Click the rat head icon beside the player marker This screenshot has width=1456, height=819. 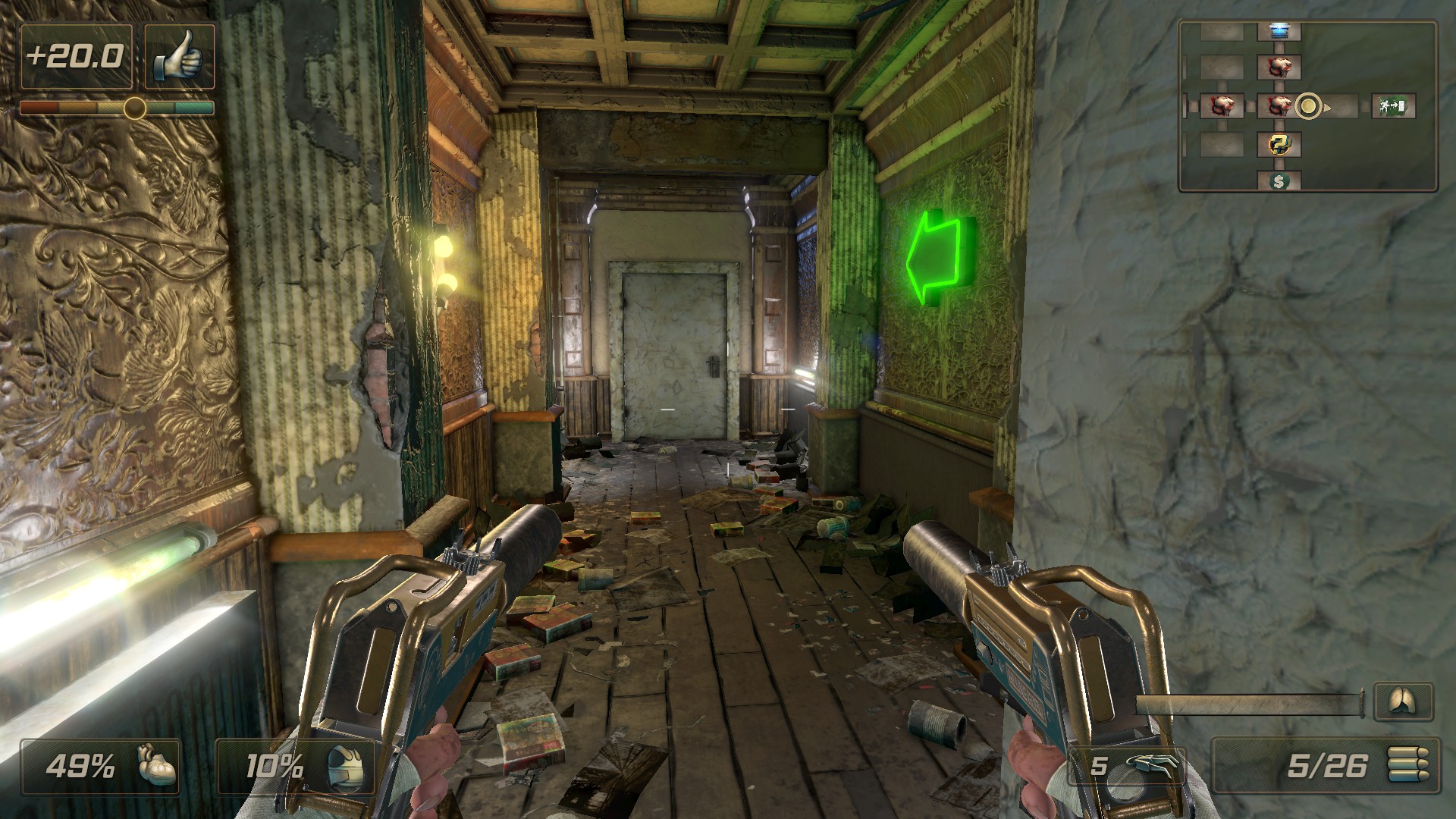[x=1279, y=106]
